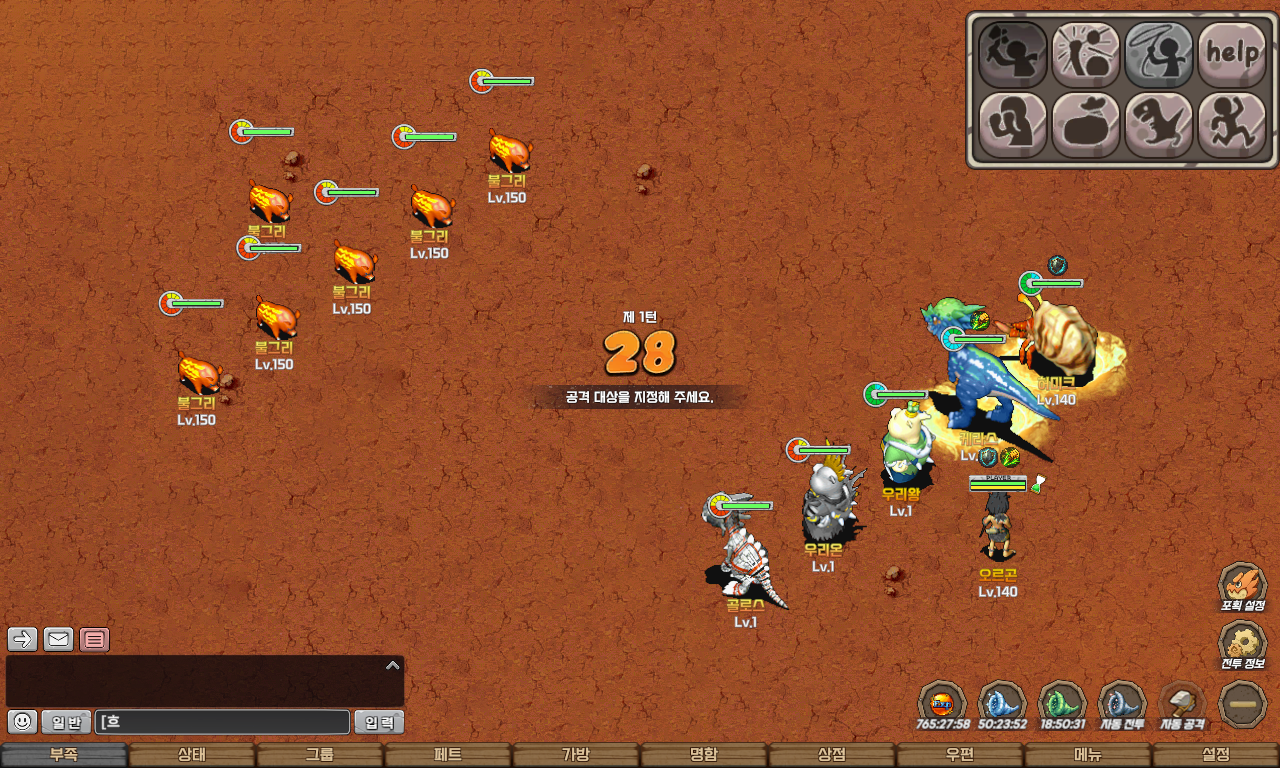The image size is (1280, 768).
Task: Select the guard stance command
Action: point(1012,125)
